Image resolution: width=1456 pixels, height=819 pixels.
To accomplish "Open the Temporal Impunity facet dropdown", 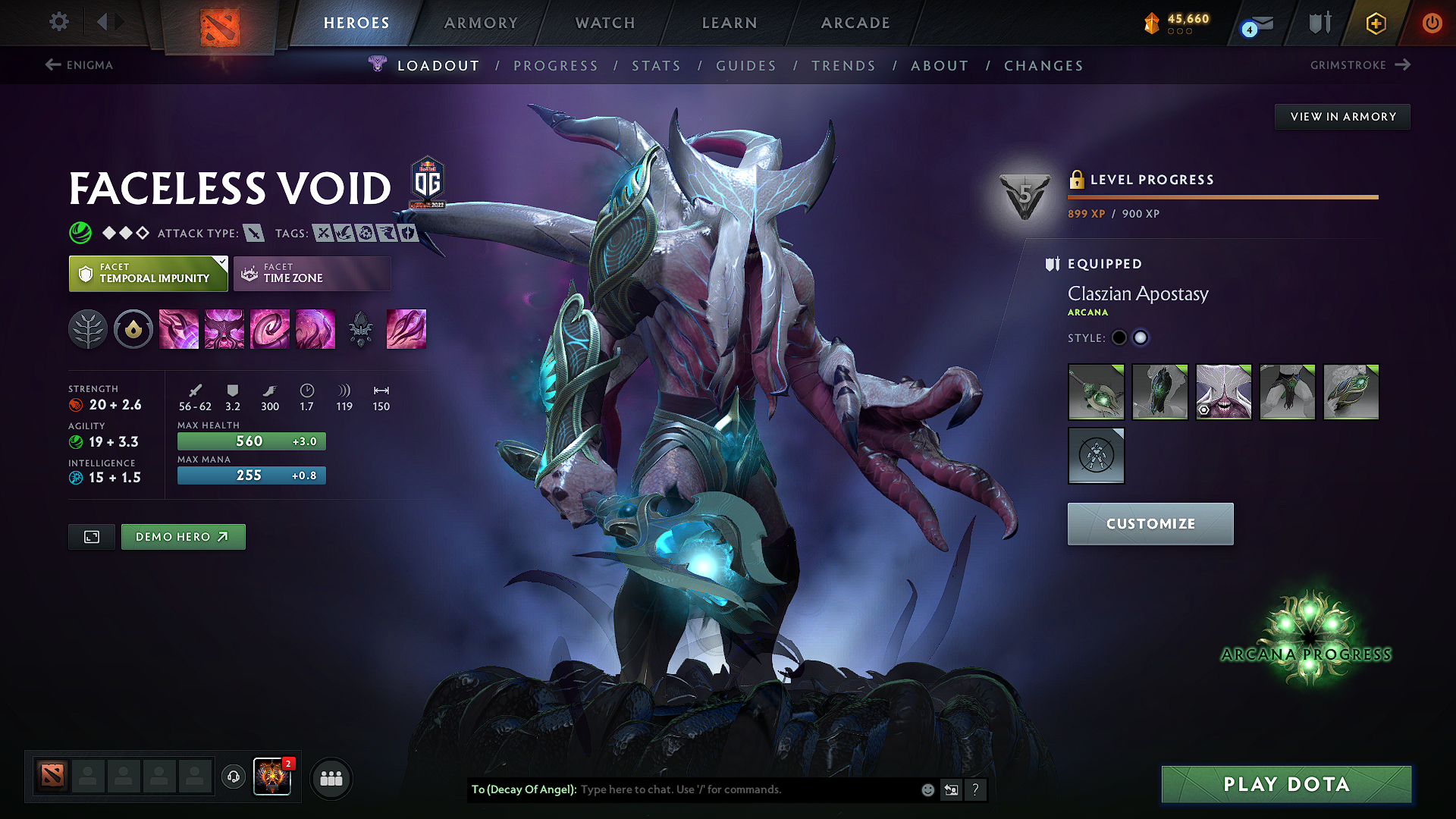I will 148,273.
